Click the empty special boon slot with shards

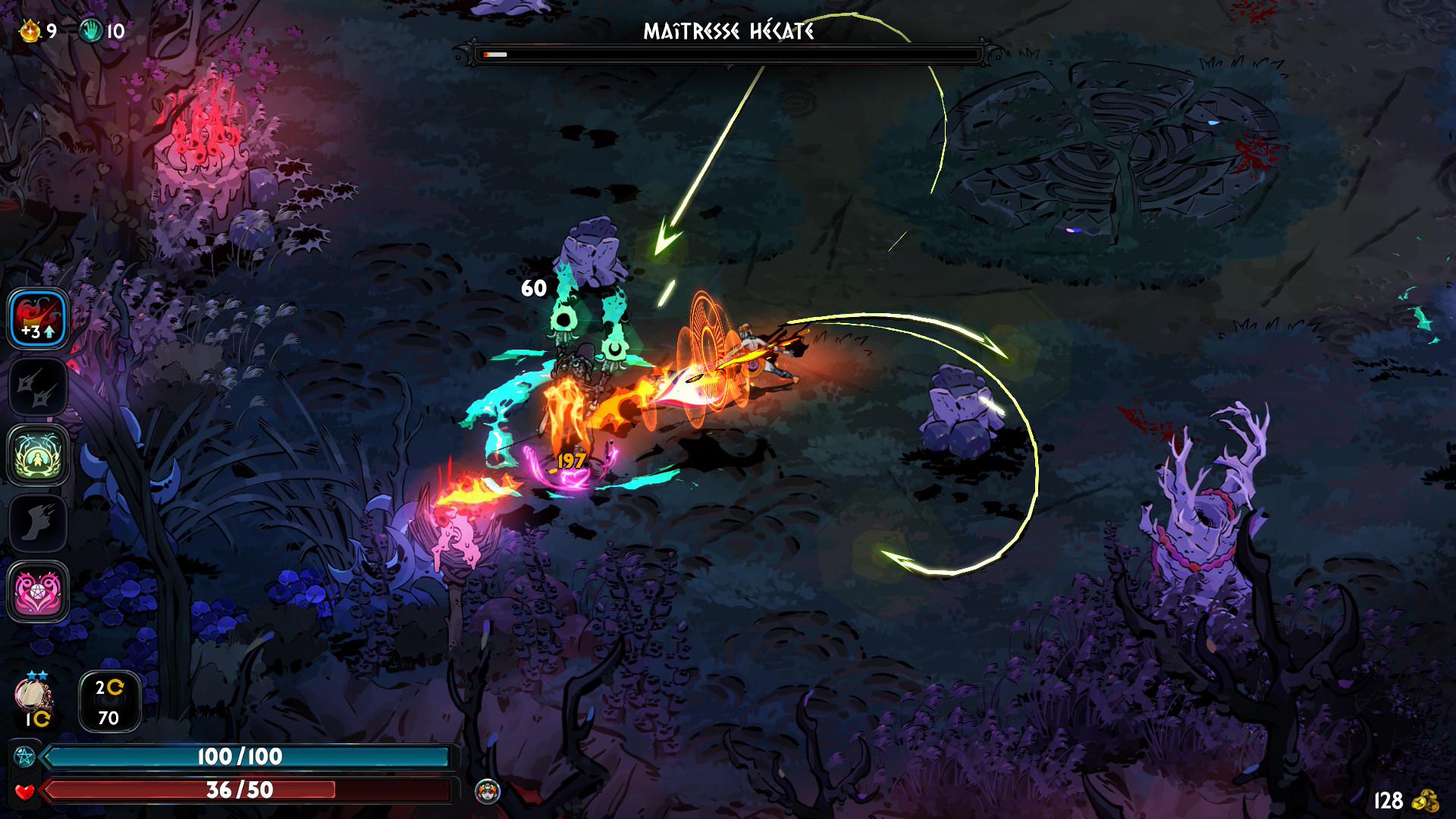point(38,388)
